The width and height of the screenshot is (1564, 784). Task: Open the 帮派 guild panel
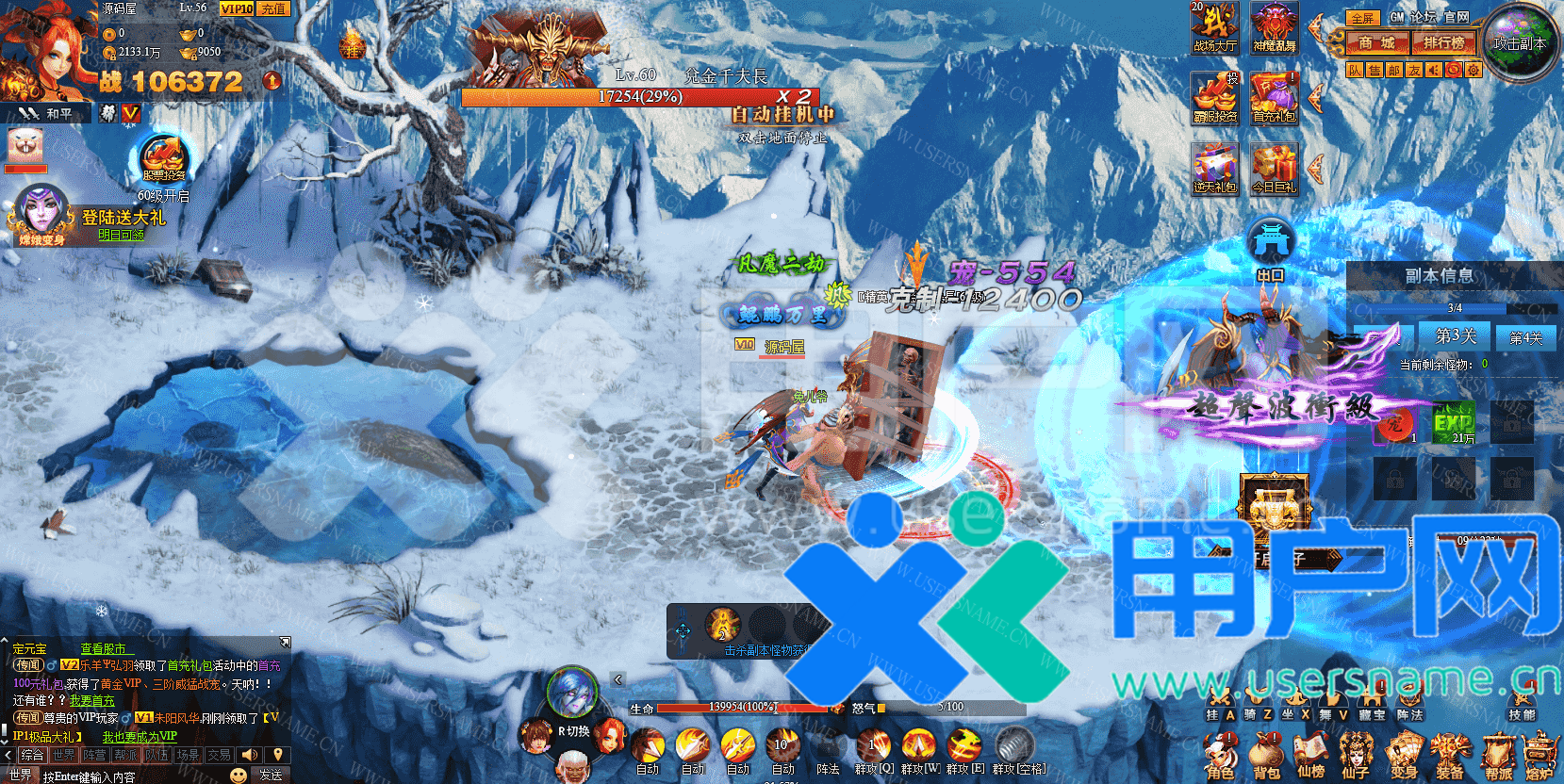point(1497,757)
